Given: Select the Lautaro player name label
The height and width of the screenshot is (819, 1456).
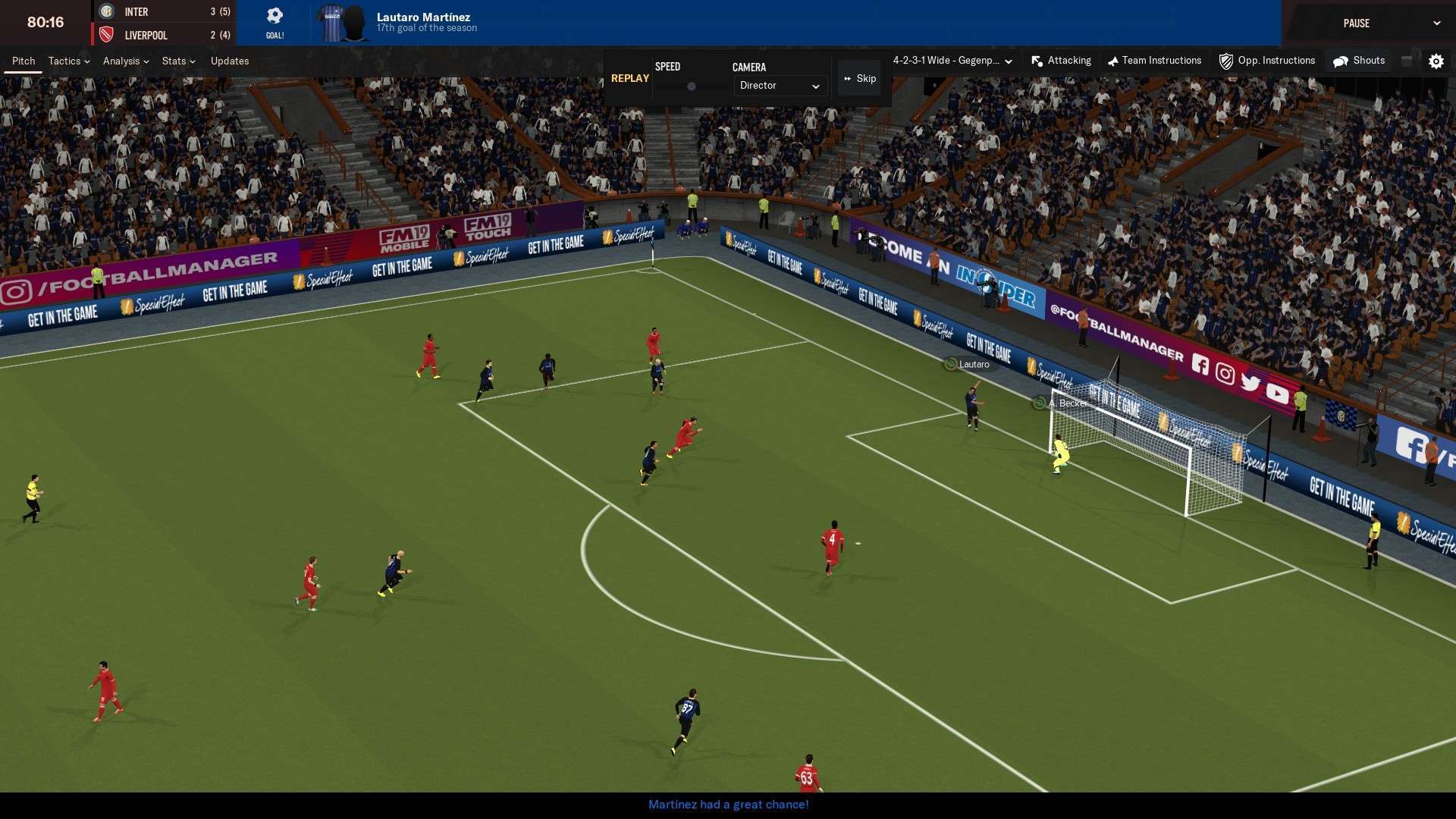Looking at the screenshot, I should tap(973, 365).
